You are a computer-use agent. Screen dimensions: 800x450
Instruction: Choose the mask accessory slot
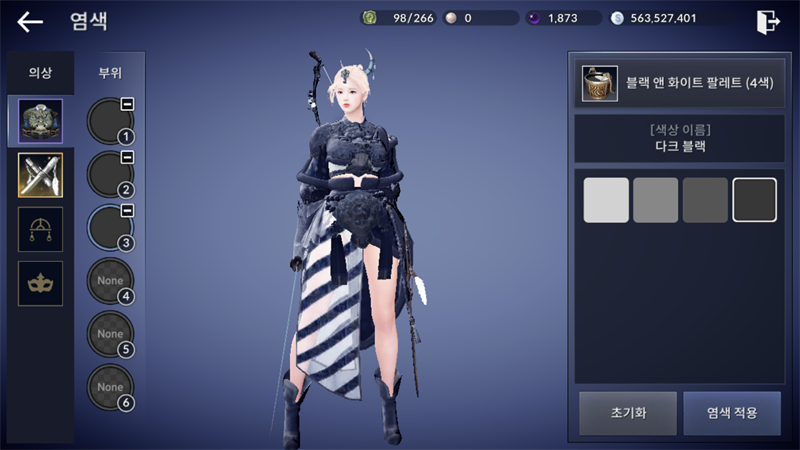41,283
